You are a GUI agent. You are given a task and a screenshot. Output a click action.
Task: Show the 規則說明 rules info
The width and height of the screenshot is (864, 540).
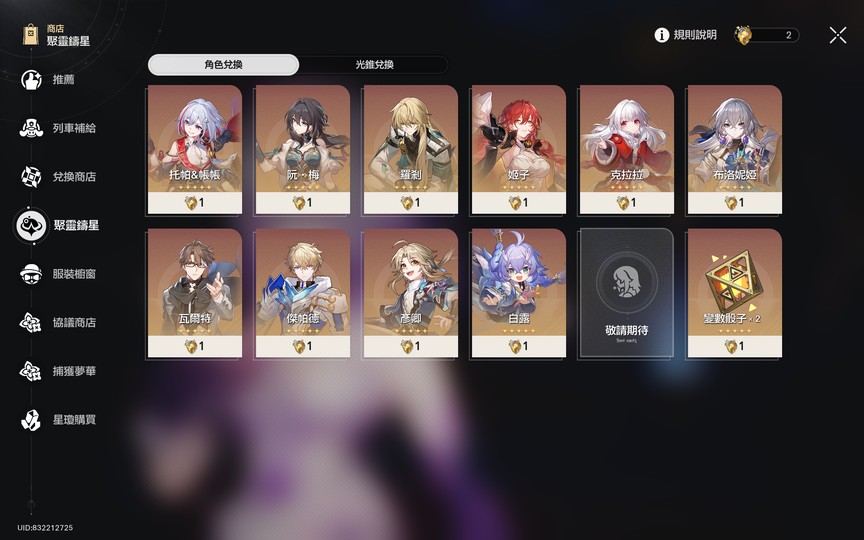click(x=686, y=35)
